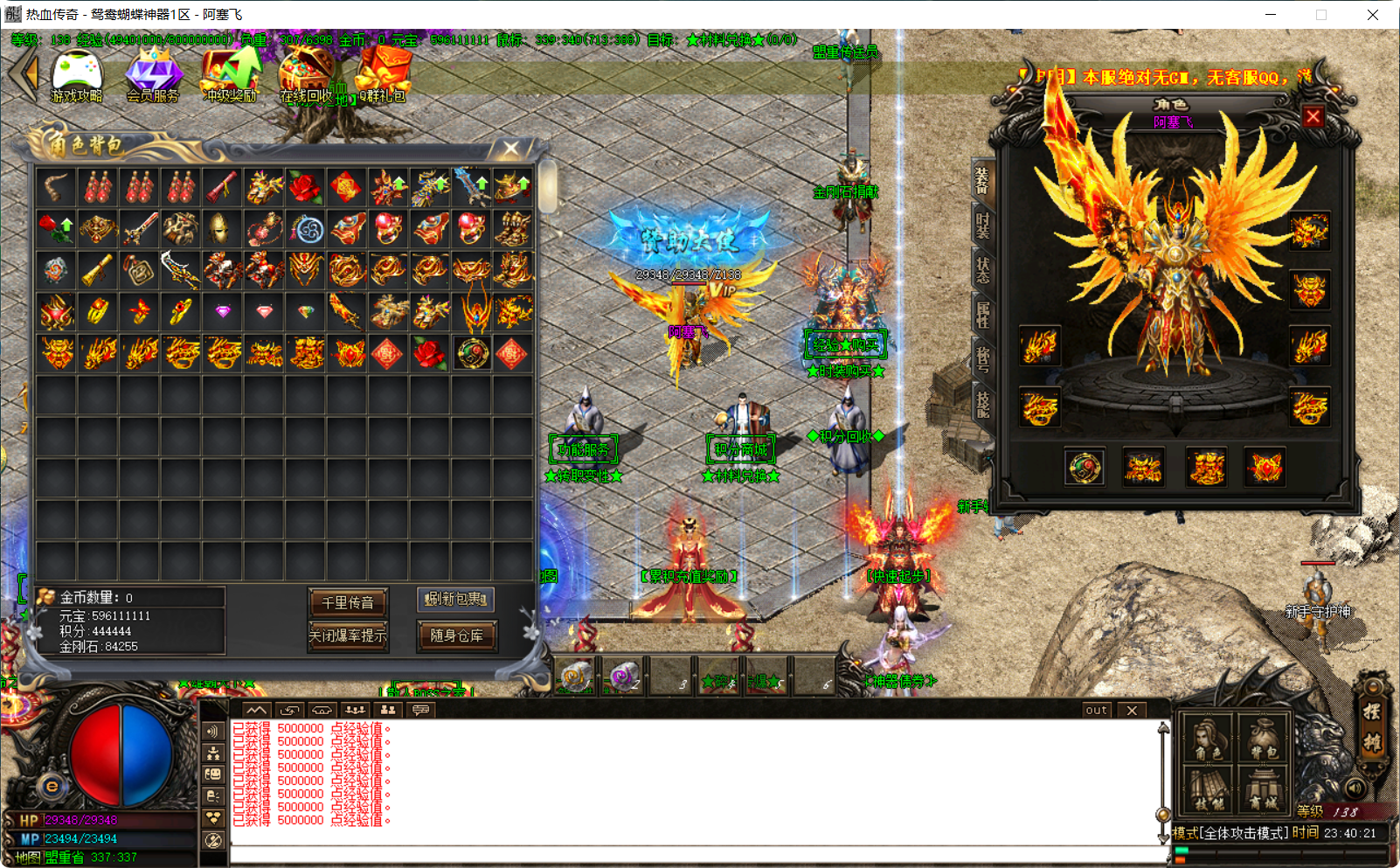Mute game sound with the speaker icon

tap(1355, 788)
